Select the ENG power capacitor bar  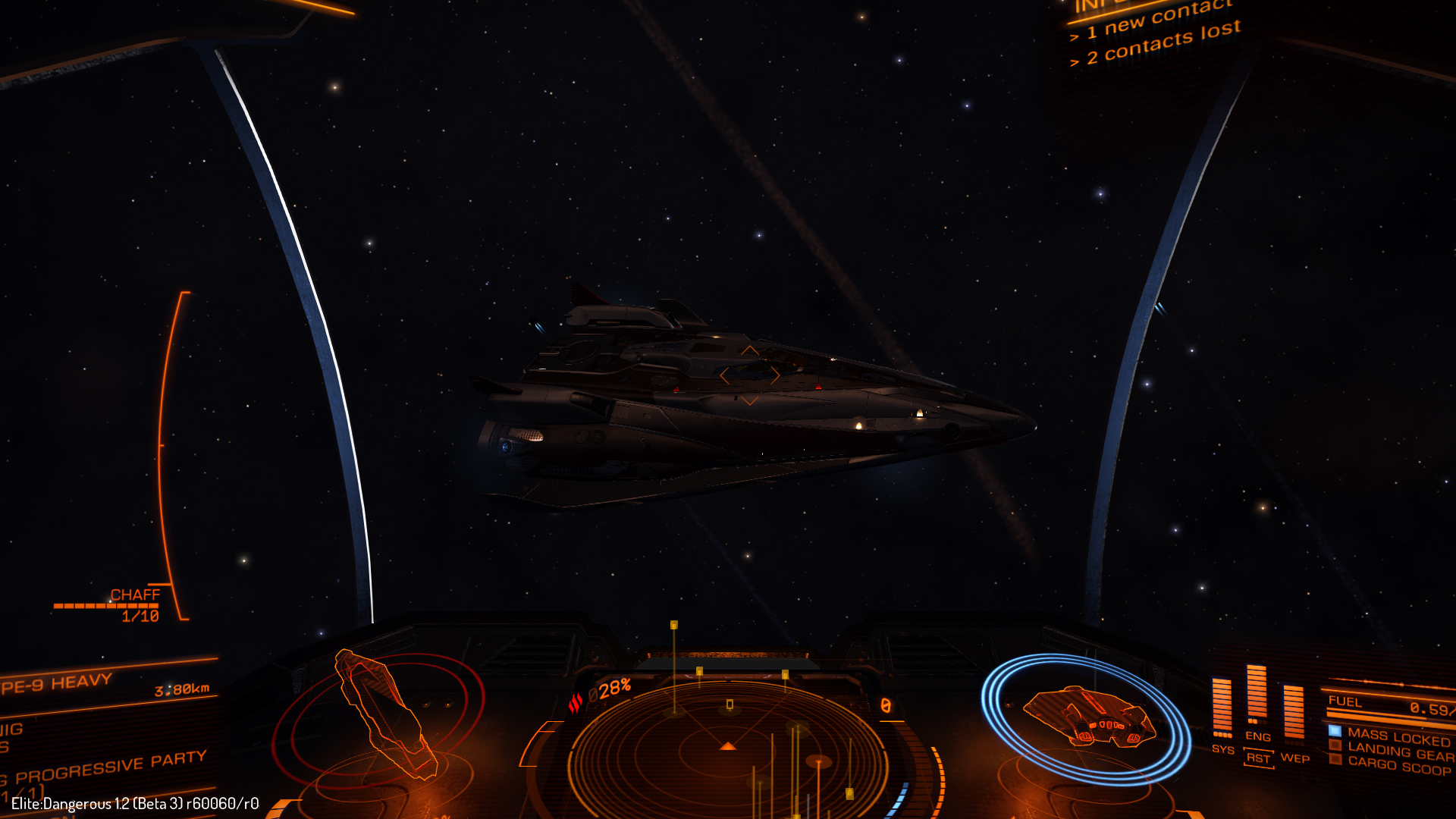(x=1257, y=694)
